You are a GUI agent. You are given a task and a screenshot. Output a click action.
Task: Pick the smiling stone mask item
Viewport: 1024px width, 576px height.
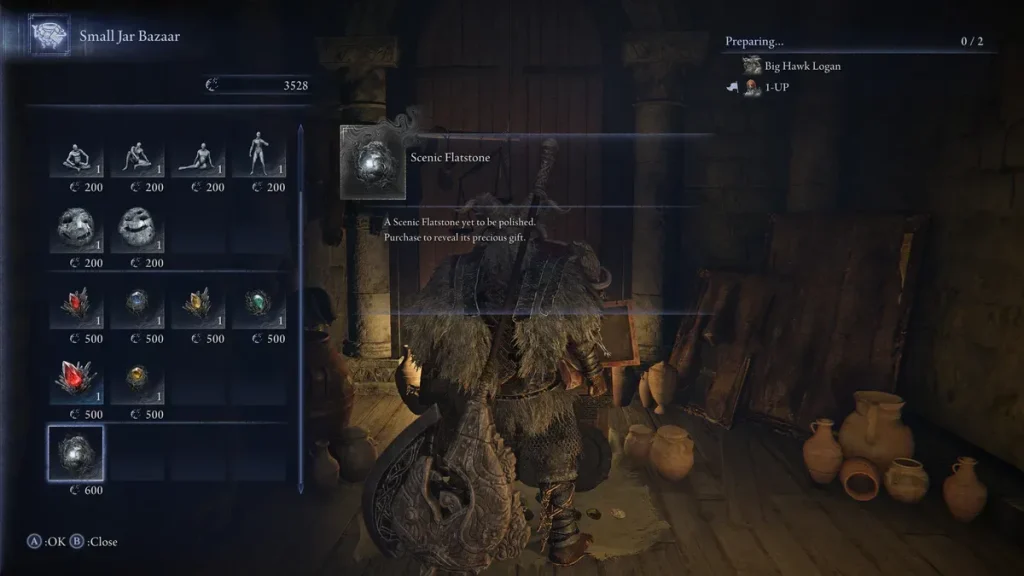138,230
